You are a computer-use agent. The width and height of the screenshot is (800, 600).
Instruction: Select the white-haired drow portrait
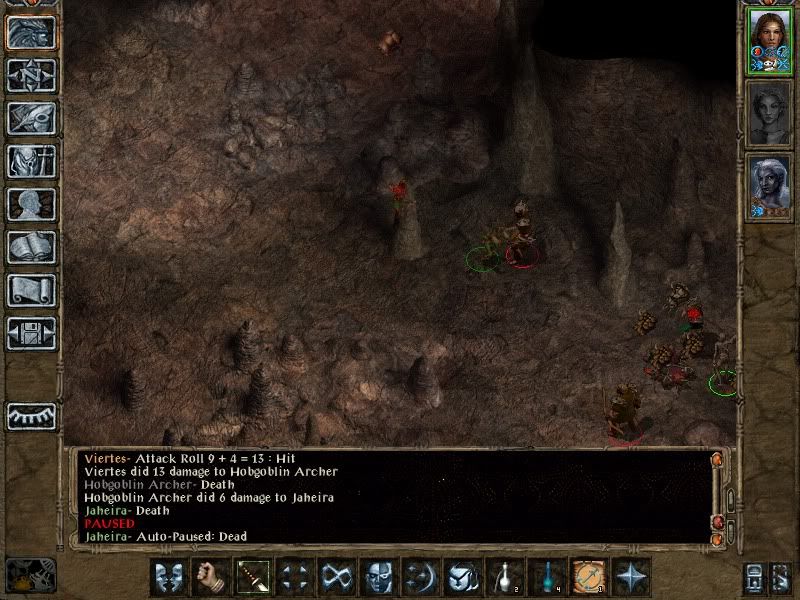click(x=769, y=187)
